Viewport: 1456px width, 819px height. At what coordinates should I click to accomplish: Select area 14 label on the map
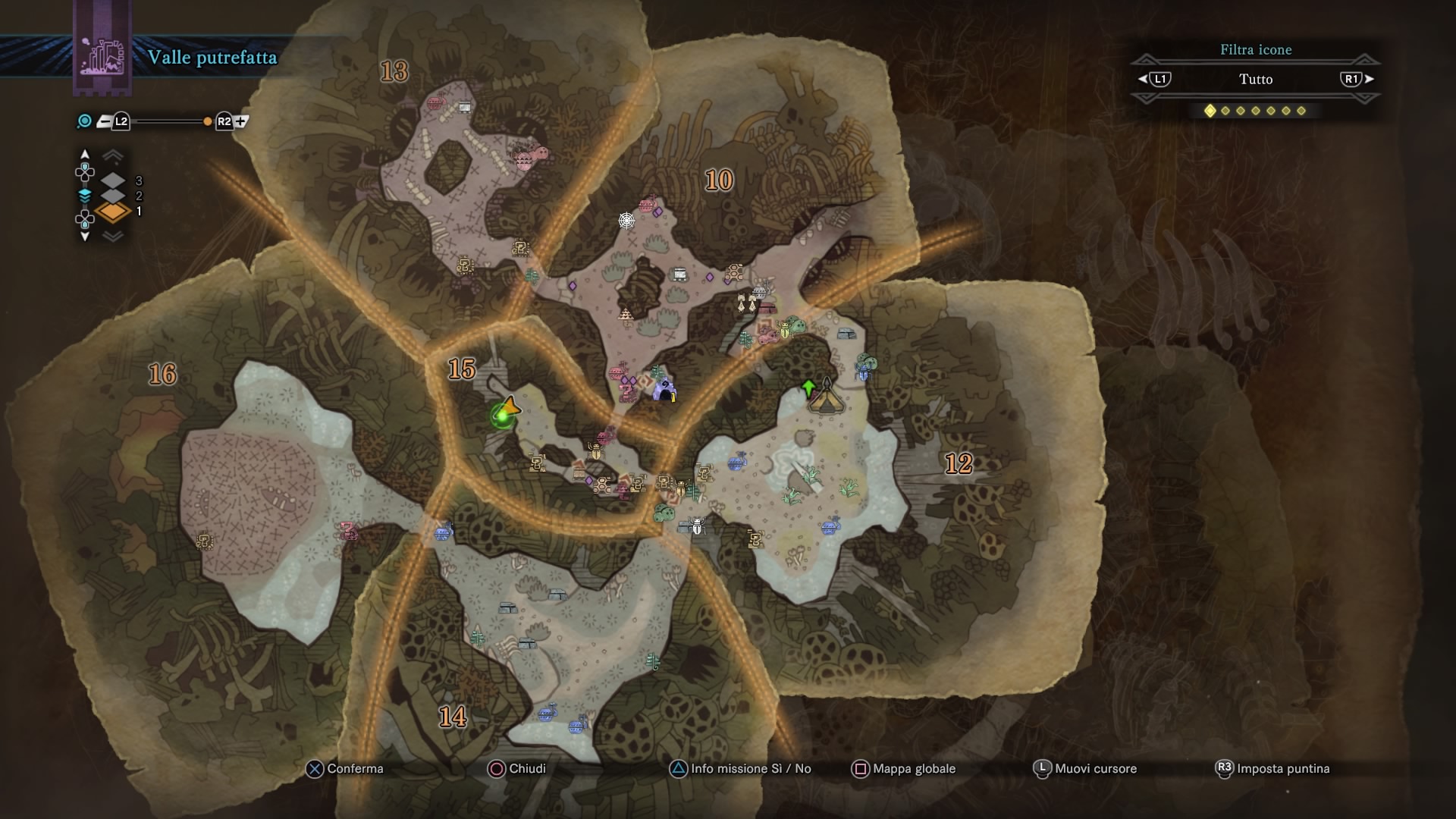tap(453, 717)
